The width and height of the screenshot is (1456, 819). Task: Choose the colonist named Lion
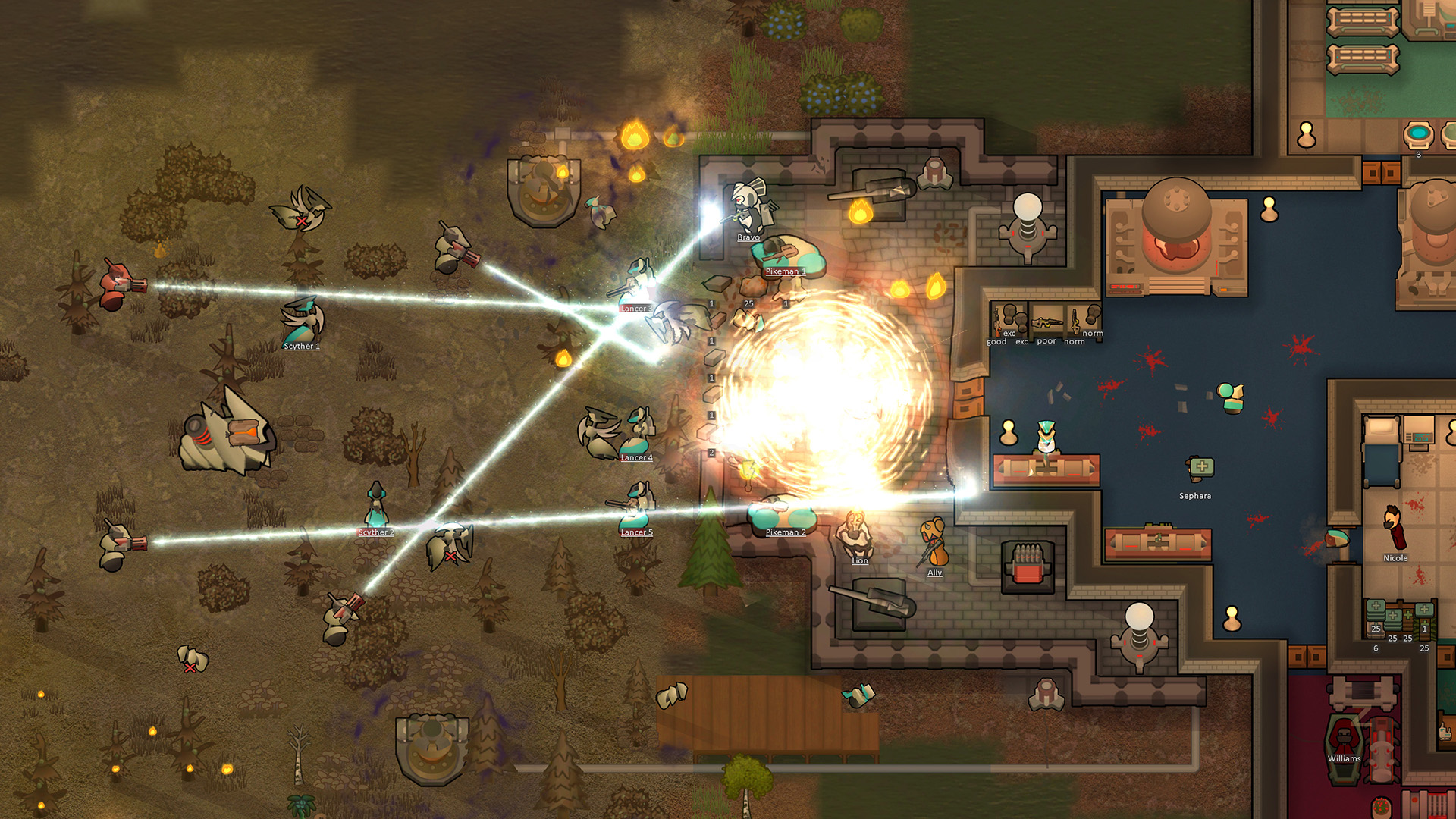tap(857, 534)
